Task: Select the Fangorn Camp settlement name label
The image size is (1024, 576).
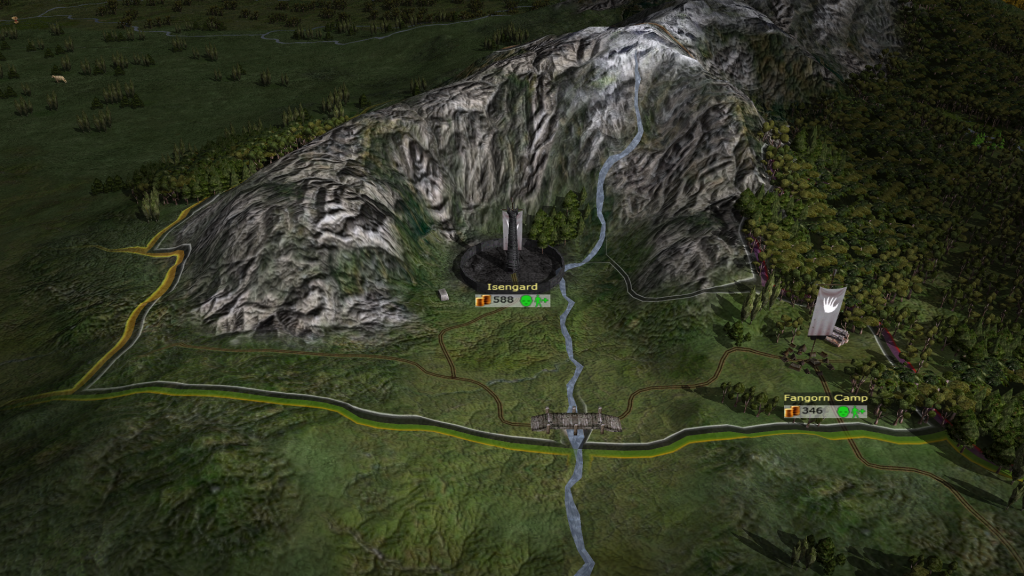Action: pos(825,398)
